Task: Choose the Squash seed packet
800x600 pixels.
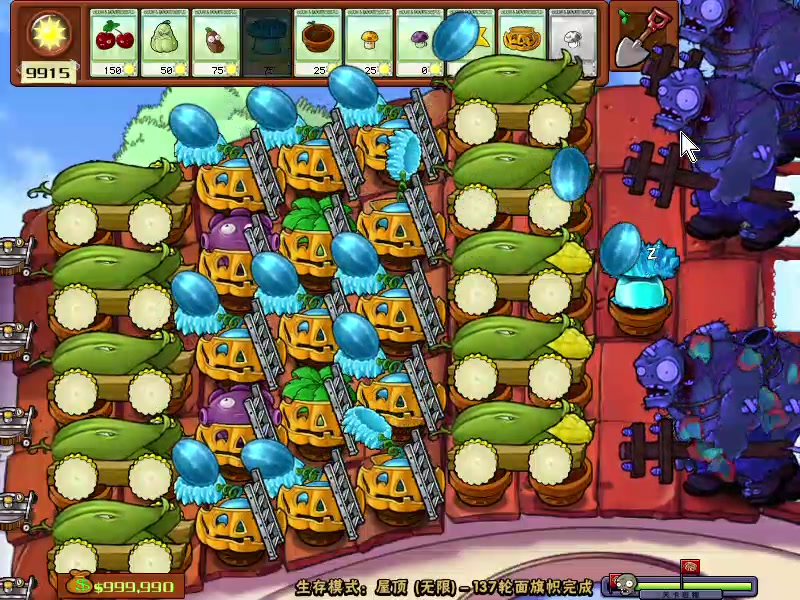Action: point(166,44)
